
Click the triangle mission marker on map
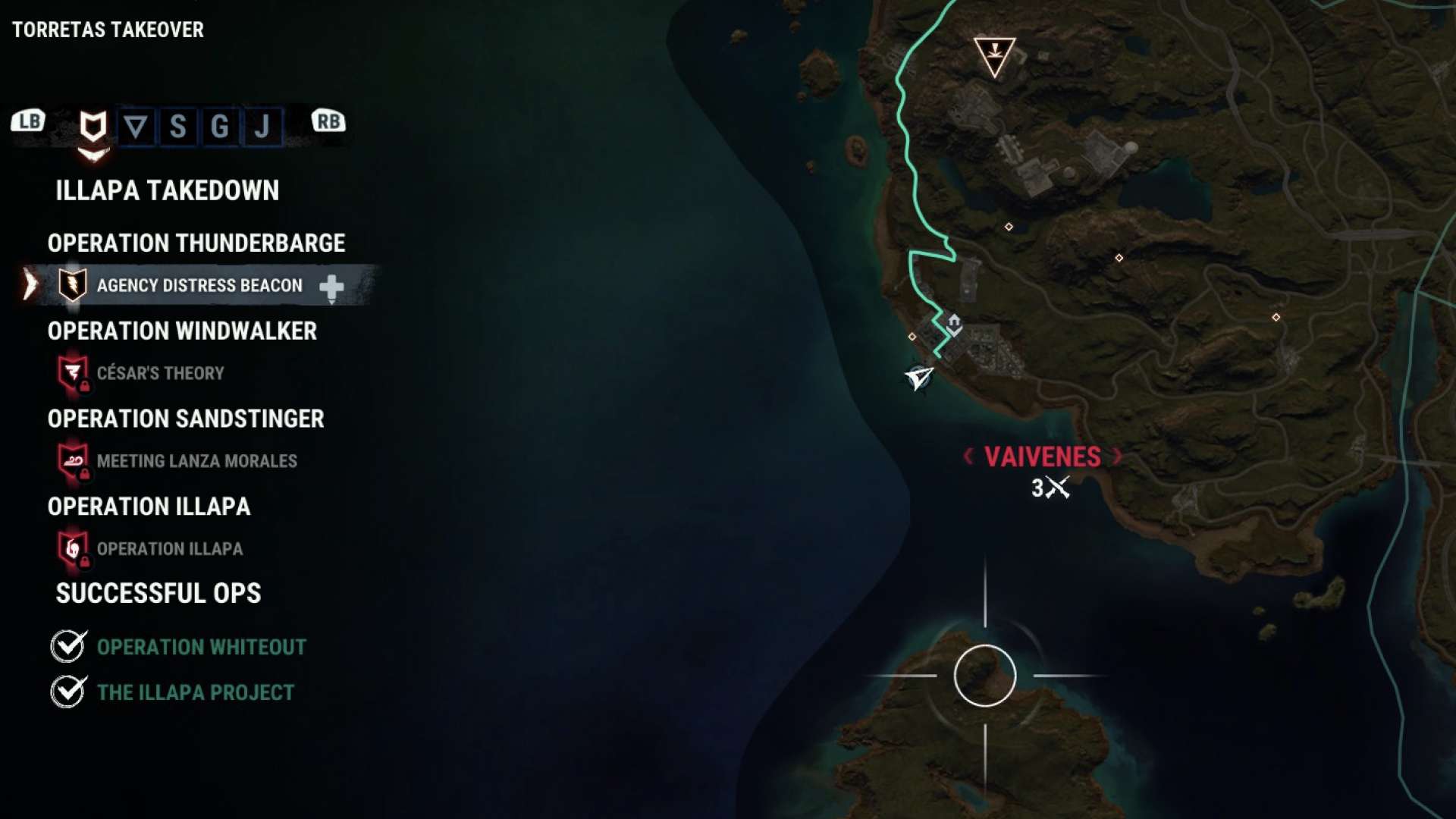click(x=994, y=55)
